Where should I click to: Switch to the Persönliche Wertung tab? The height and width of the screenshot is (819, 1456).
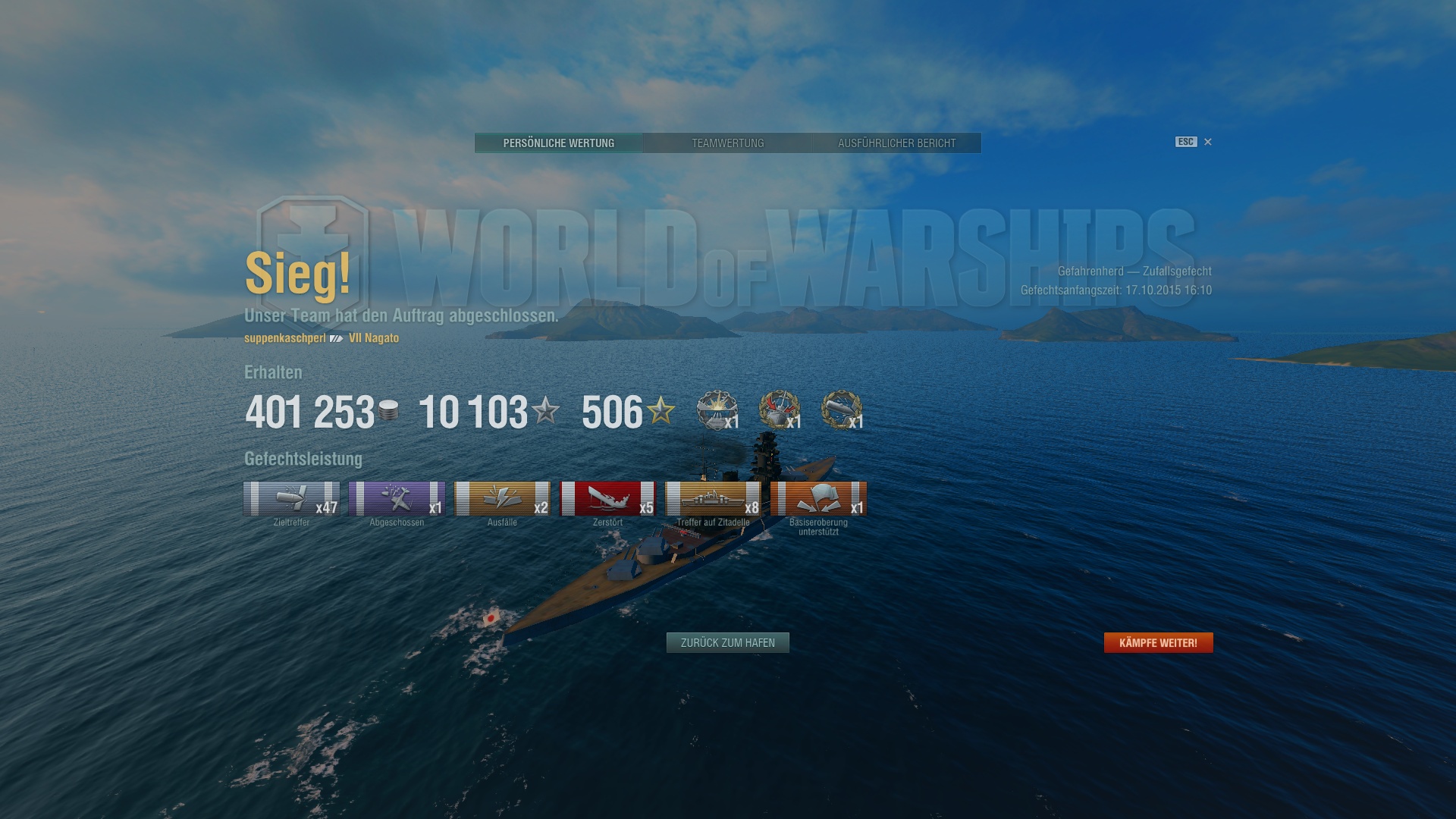click(x=558, y=143)
